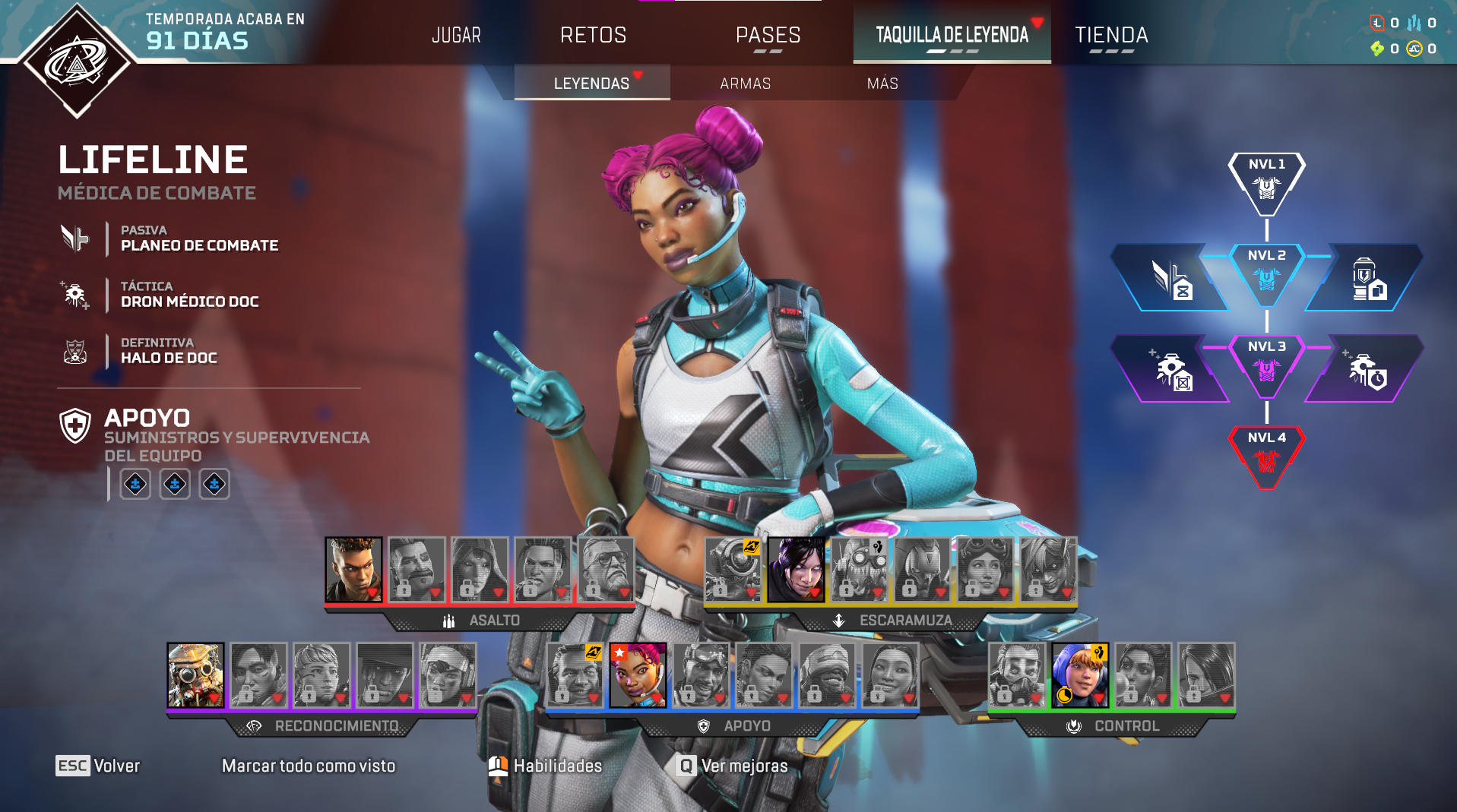Select Wattson portrait in Control row
1457x812 pixels.
(1080, 675)
